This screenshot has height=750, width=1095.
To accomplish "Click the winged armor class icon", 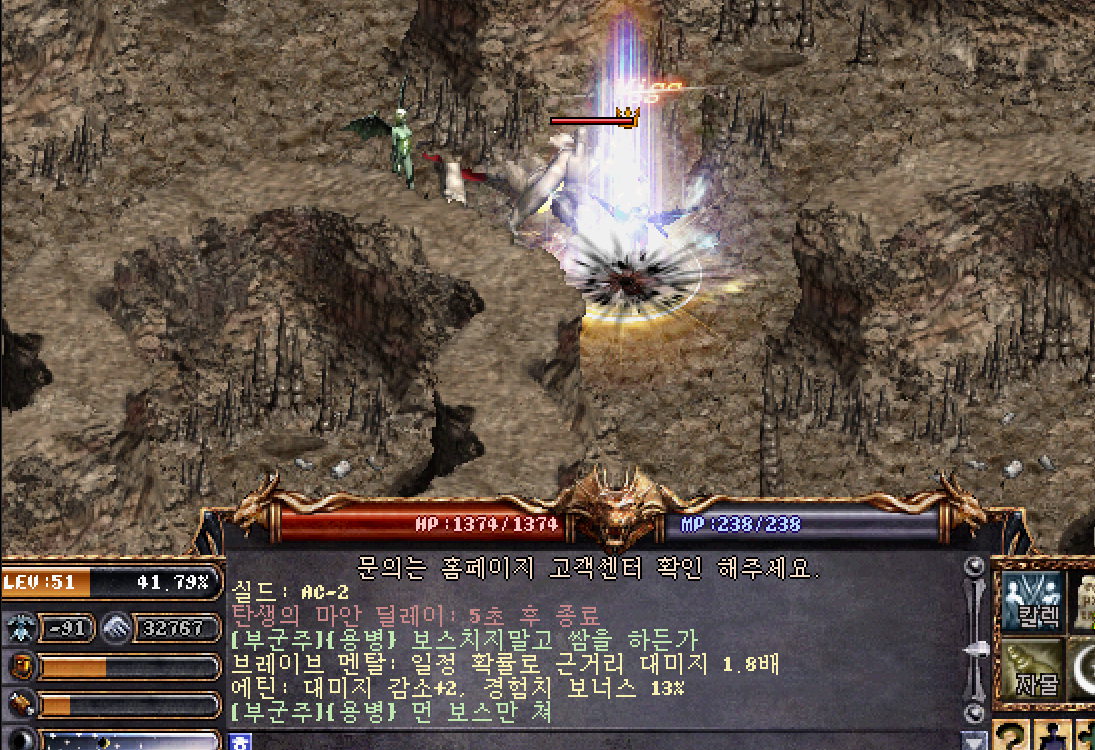I will pyautogui.click(x=22, y=628).
